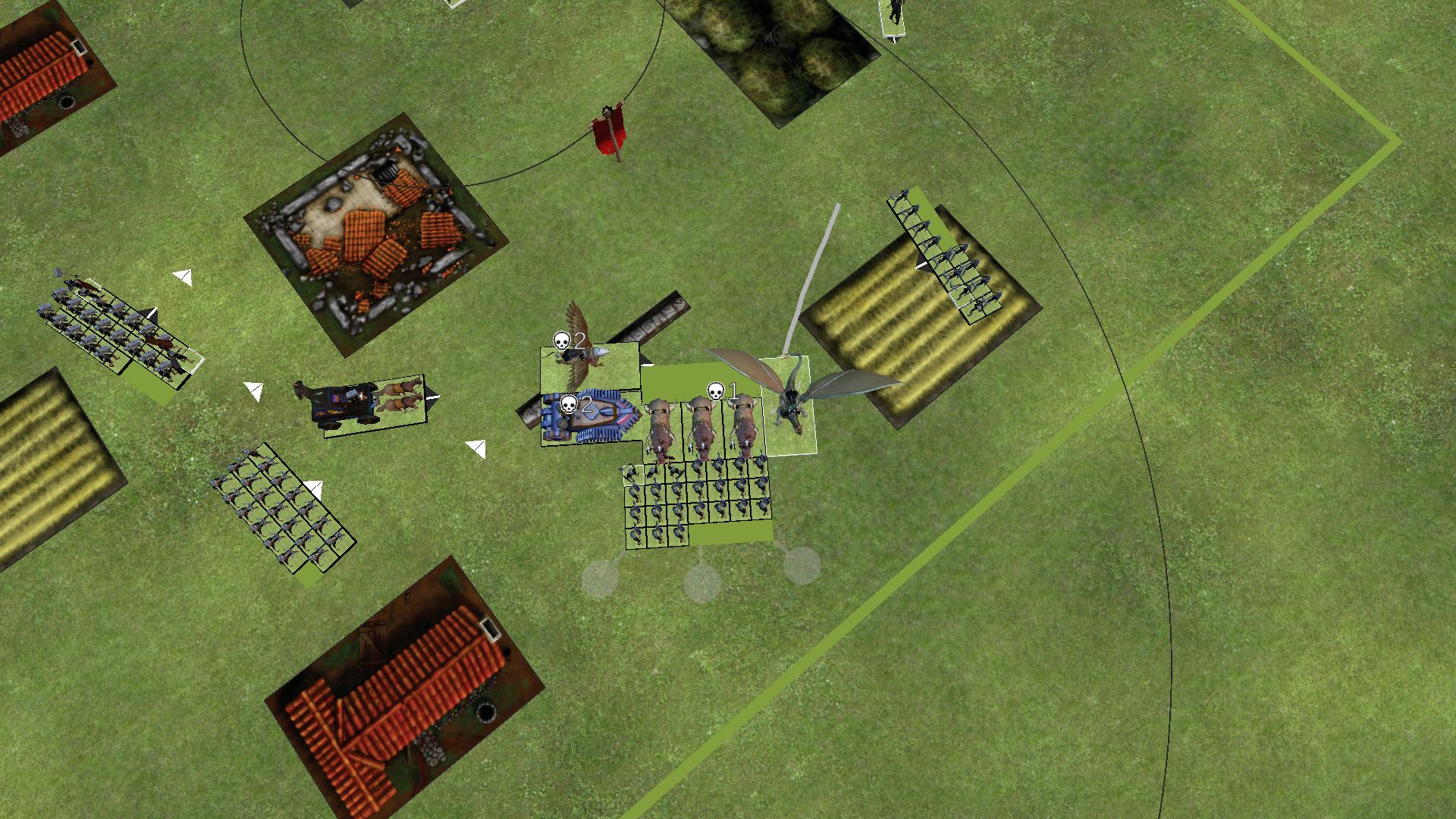Select the blue war machine unit
The width and height of the screenshot is (1456, 819).
(x=590, y=418)
